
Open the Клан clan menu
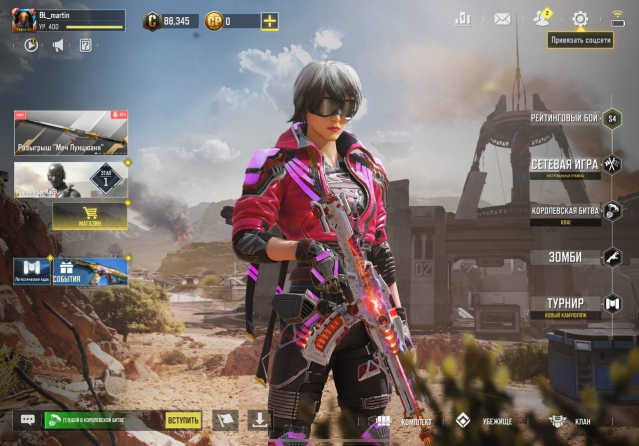pos(570,421)
